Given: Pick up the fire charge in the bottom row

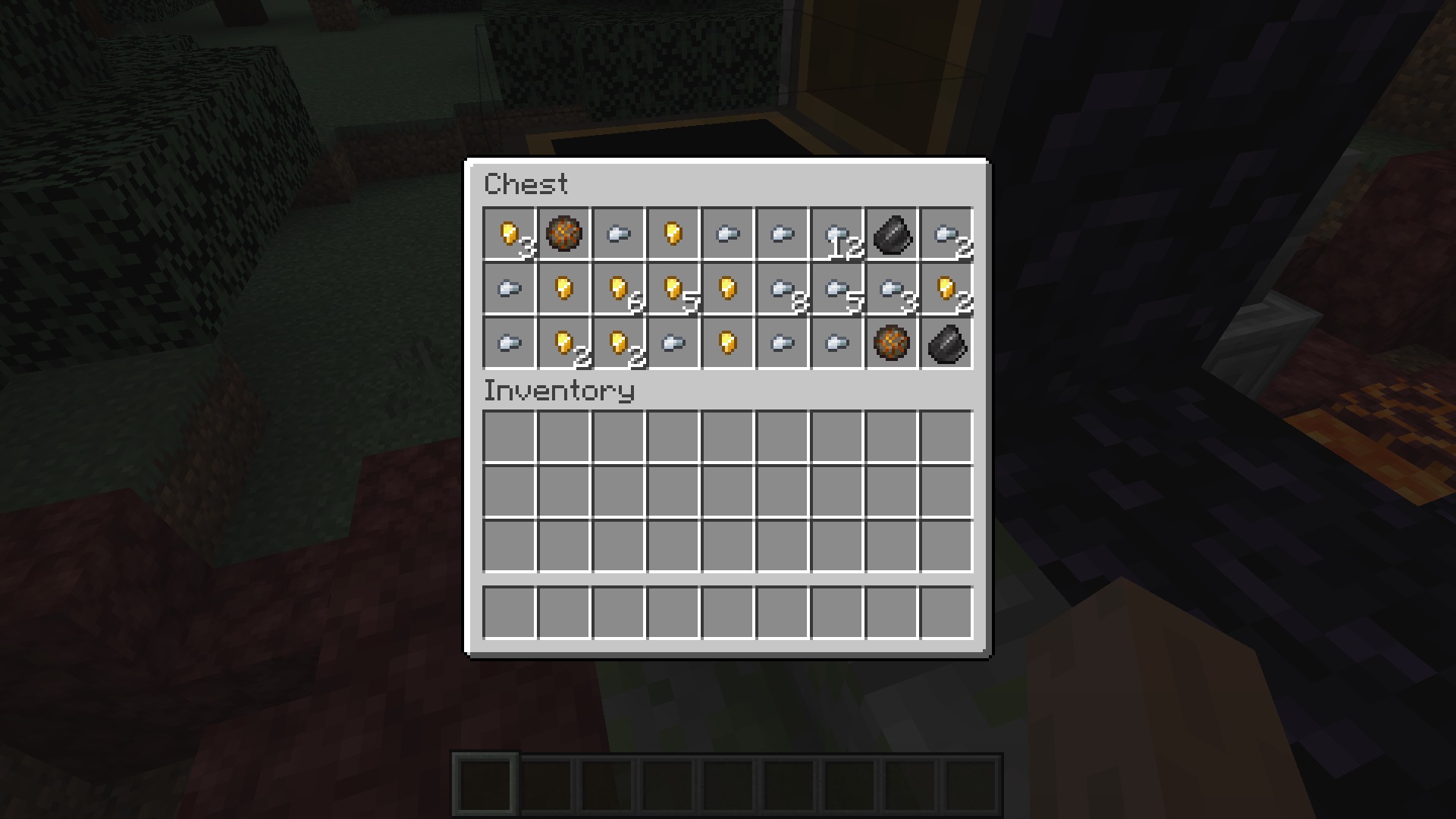Looking at the screenshot, I should pyautogui.click(x=891, y=344).
